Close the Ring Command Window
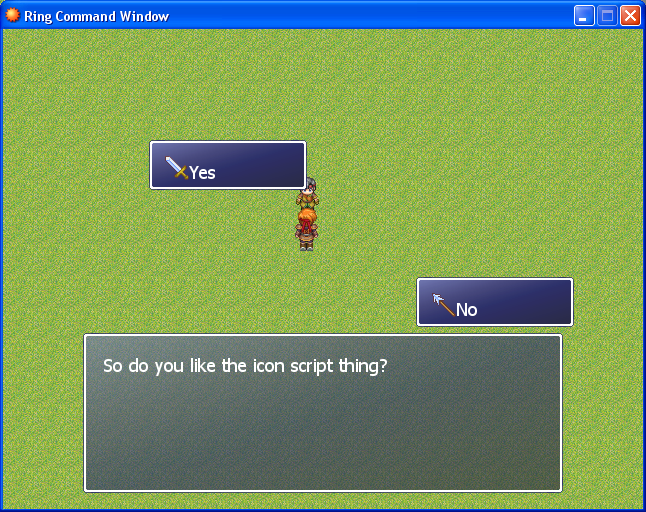 (630, 16)
